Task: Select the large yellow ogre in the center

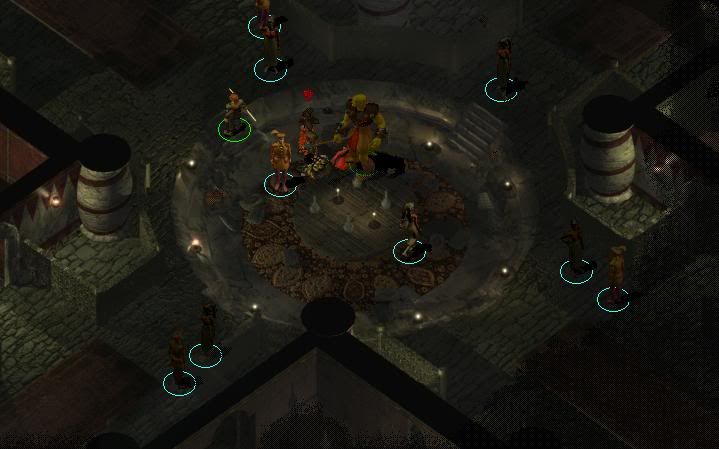Action: coord(361,133)
